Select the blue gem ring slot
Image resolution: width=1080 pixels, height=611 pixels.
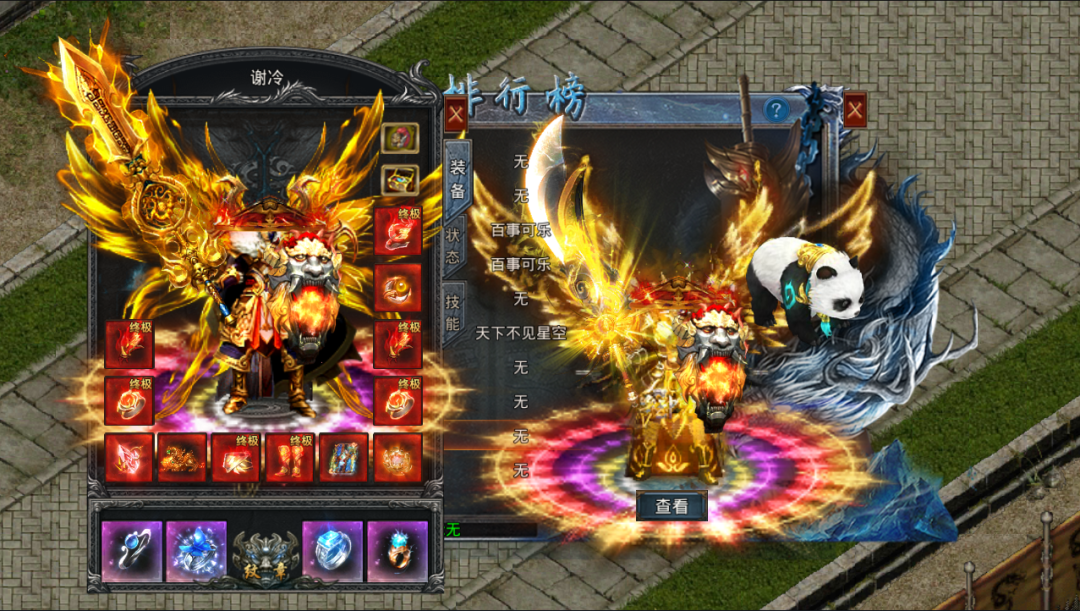332,551
